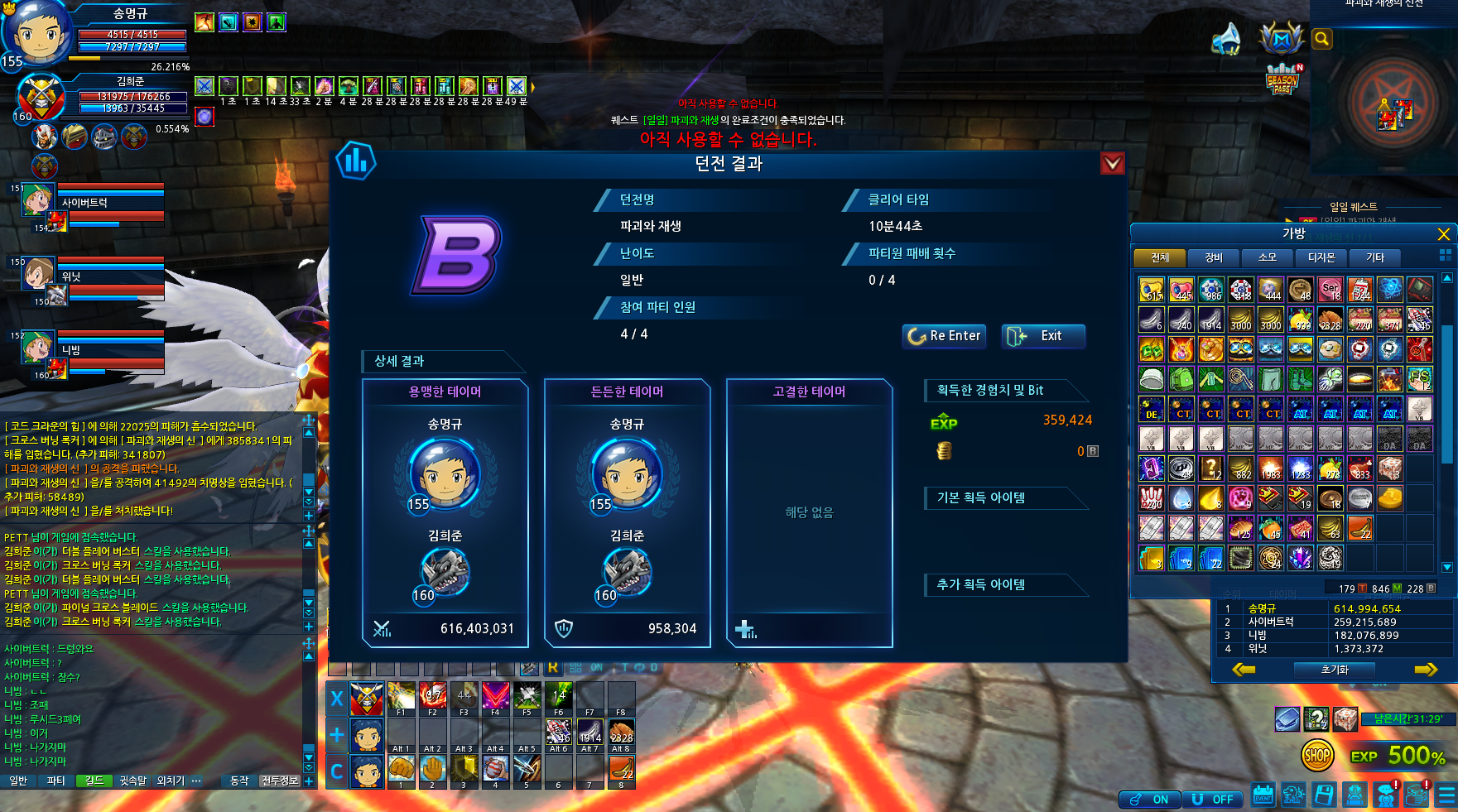
Task: Switch to the 소모 bag tab
Action: coord(1267,257)
